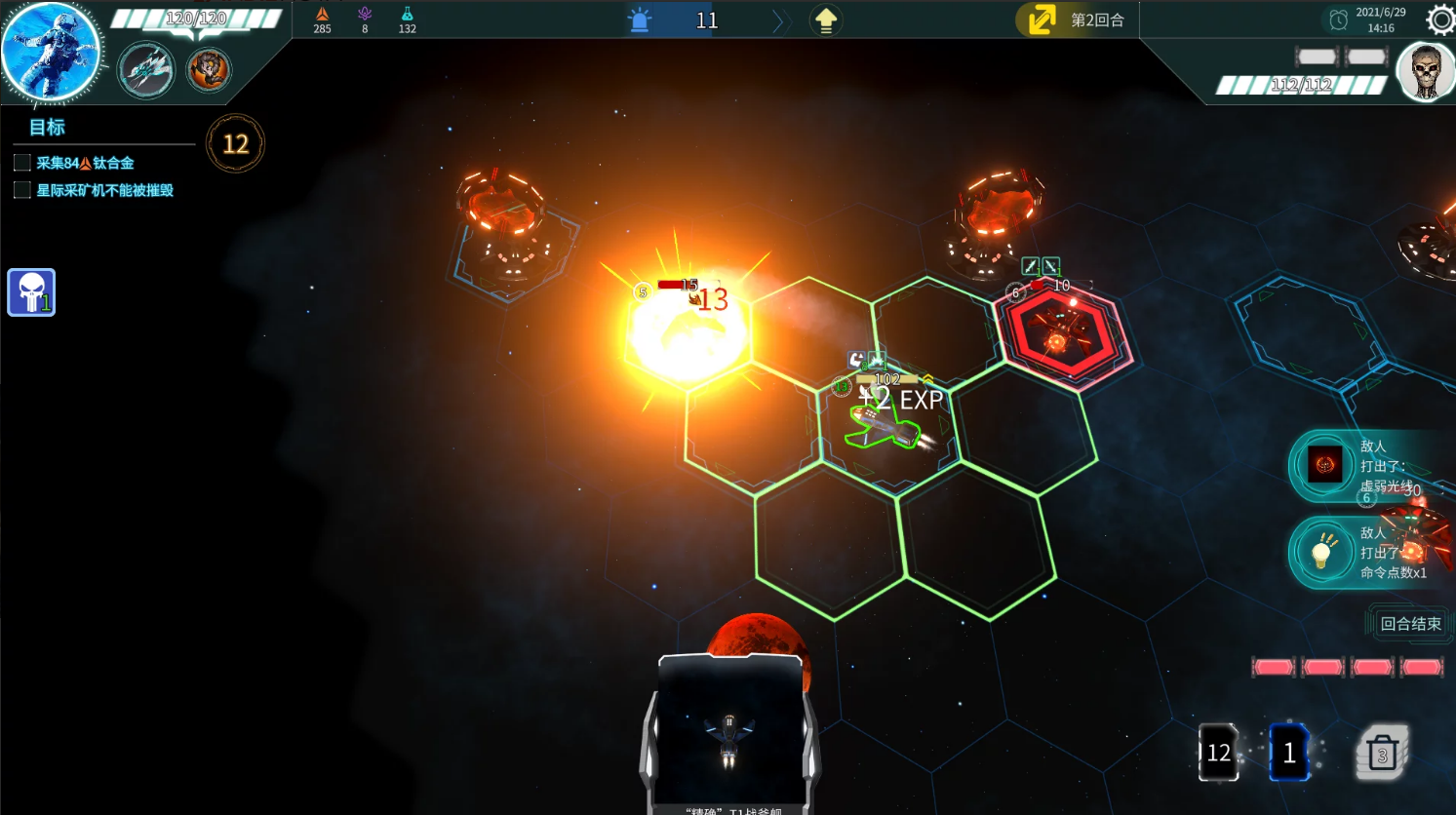
Task: Click the blue alarm siren icon
Action: (640, 20)
